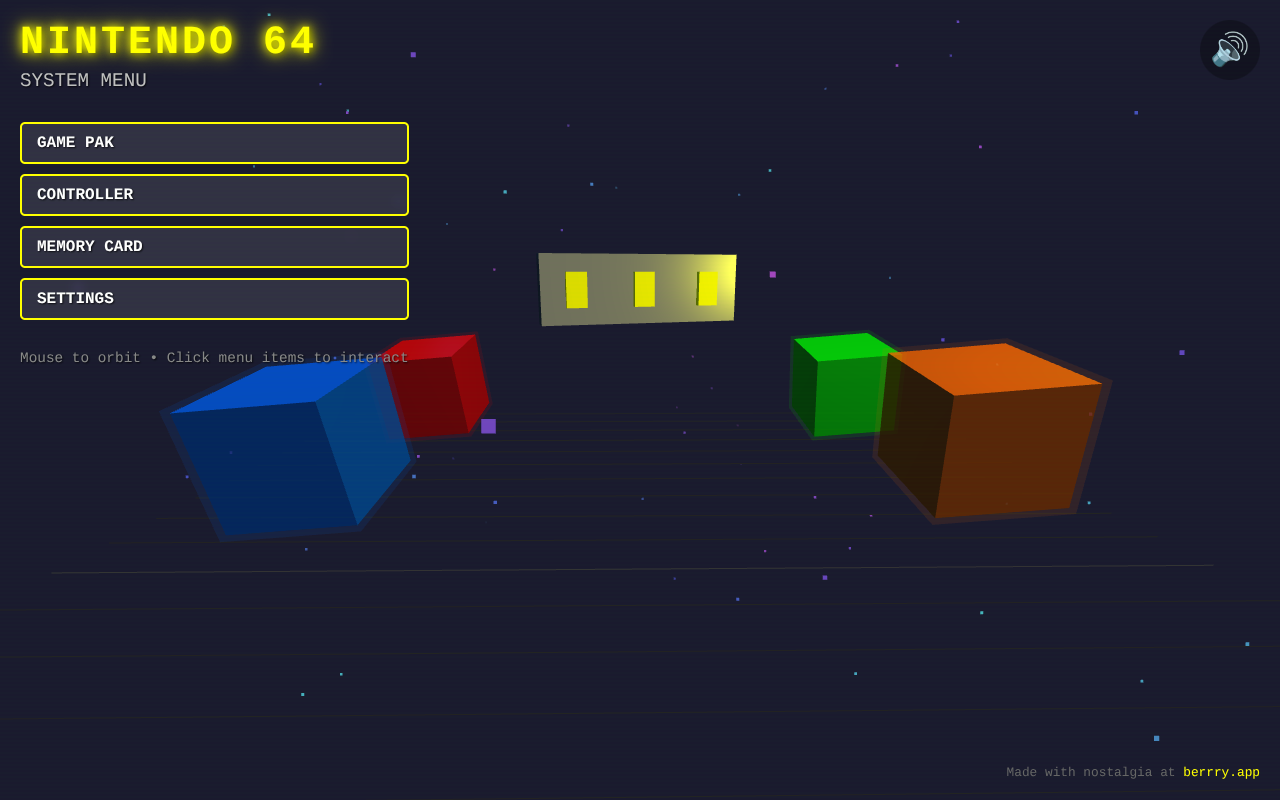Image resolution: width=1280 pixels, height=800 pixels.
Task: Click the leftmost yellow pin on the cartridge
Action: (x=576, y=289)
